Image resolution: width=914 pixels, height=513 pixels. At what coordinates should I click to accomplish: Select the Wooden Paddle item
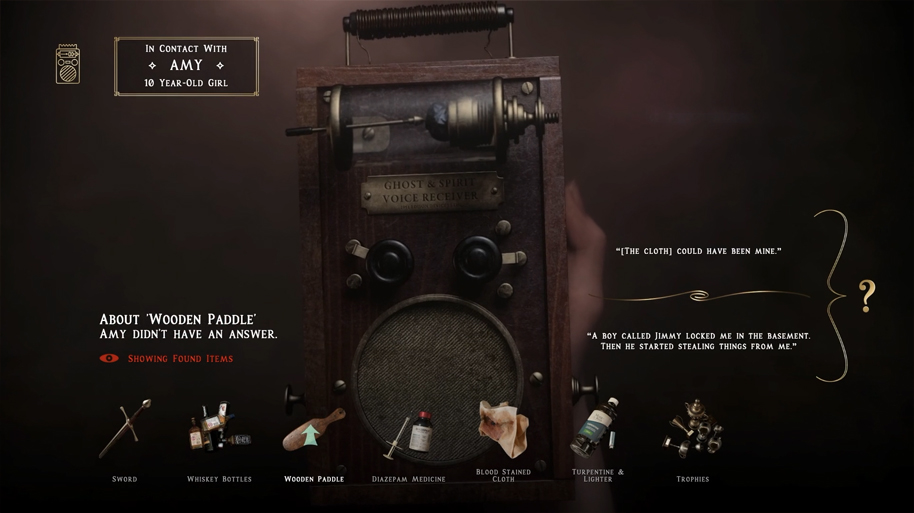tap(313, 431)
